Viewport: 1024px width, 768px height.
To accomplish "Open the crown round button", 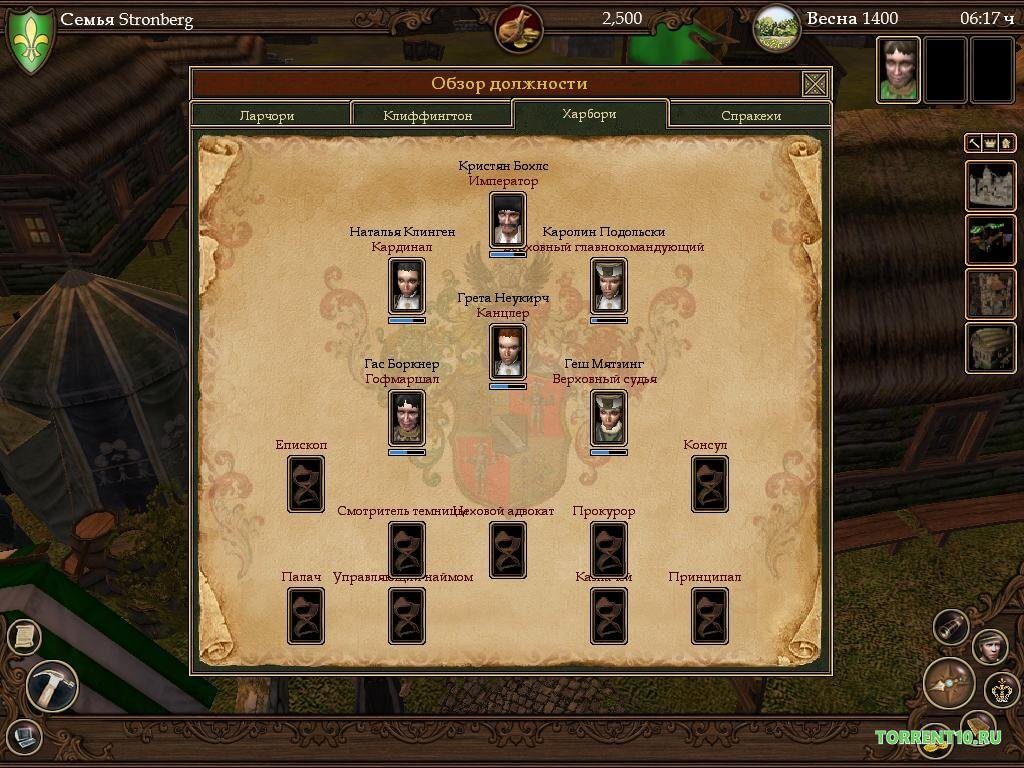I will tap(1001, 689).
